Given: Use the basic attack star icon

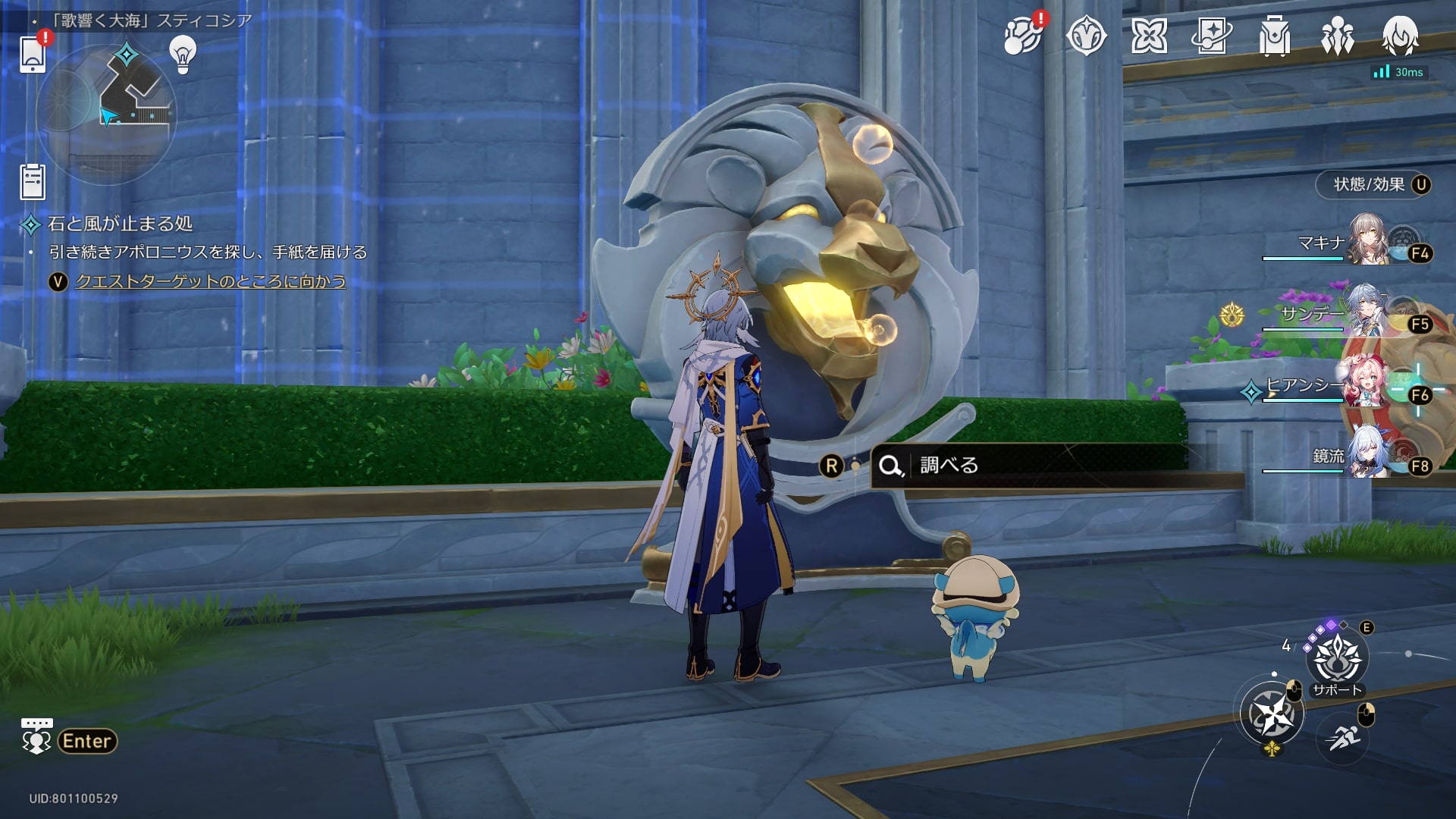Looking at the screenshot, I should [1272, 714].
